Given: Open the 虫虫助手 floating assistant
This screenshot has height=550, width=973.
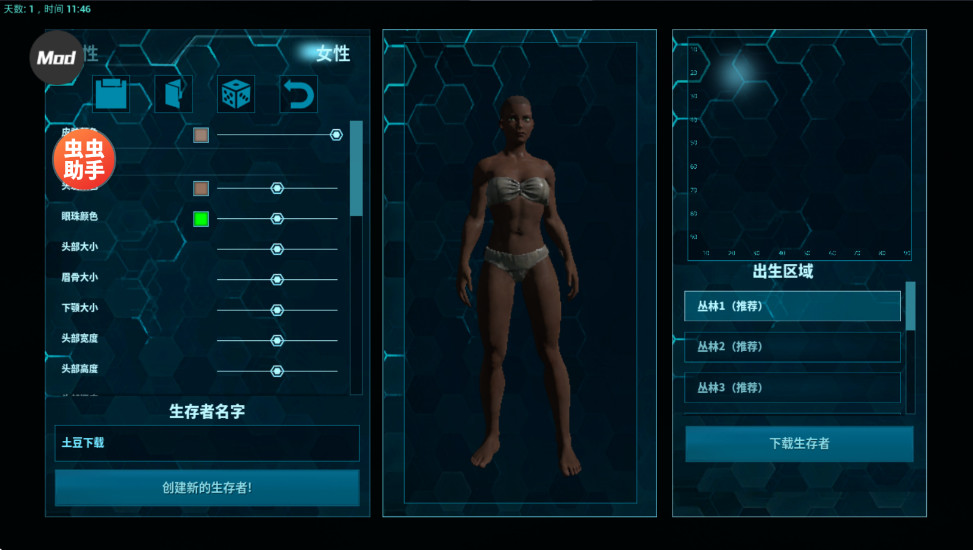Looking at the screenshot, I should pos(84,160).
